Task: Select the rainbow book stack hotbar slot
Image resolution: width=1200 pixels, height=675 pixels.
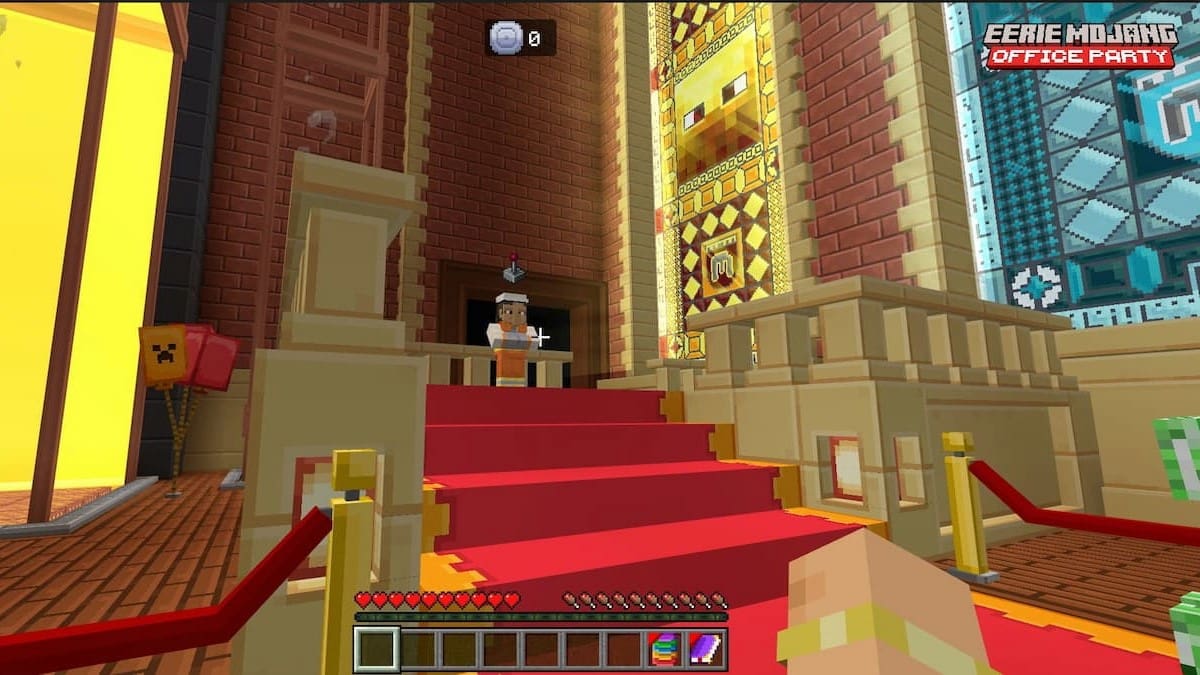Action: [664, 649]
